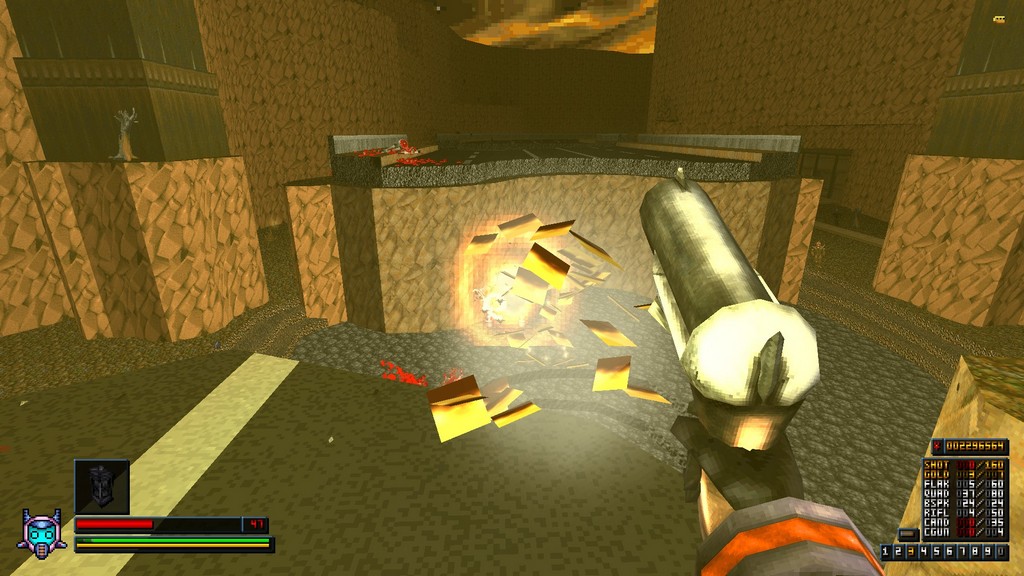Switch to weapon slot 2
1024x576 pixels.
point(900,552)
